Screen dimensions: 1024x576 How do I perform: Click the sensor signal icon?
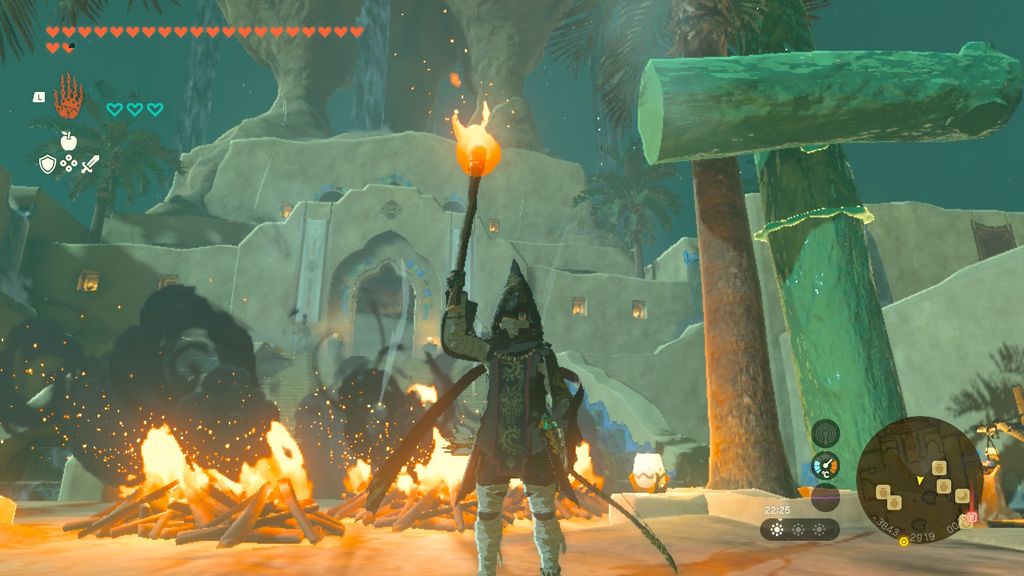pyautogui.click(x=825, y=434)
